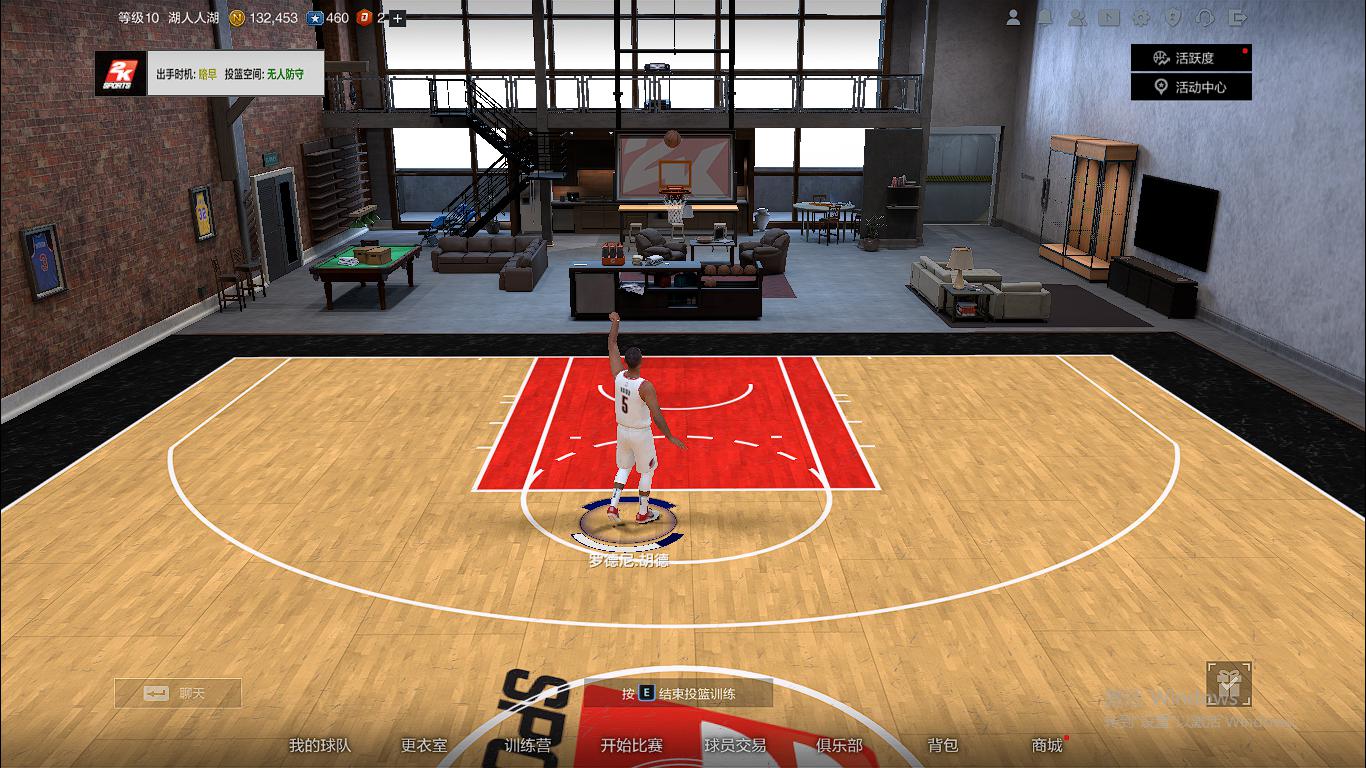Click the logout exit icon

pyautogui.click(x=1237, y=17)
